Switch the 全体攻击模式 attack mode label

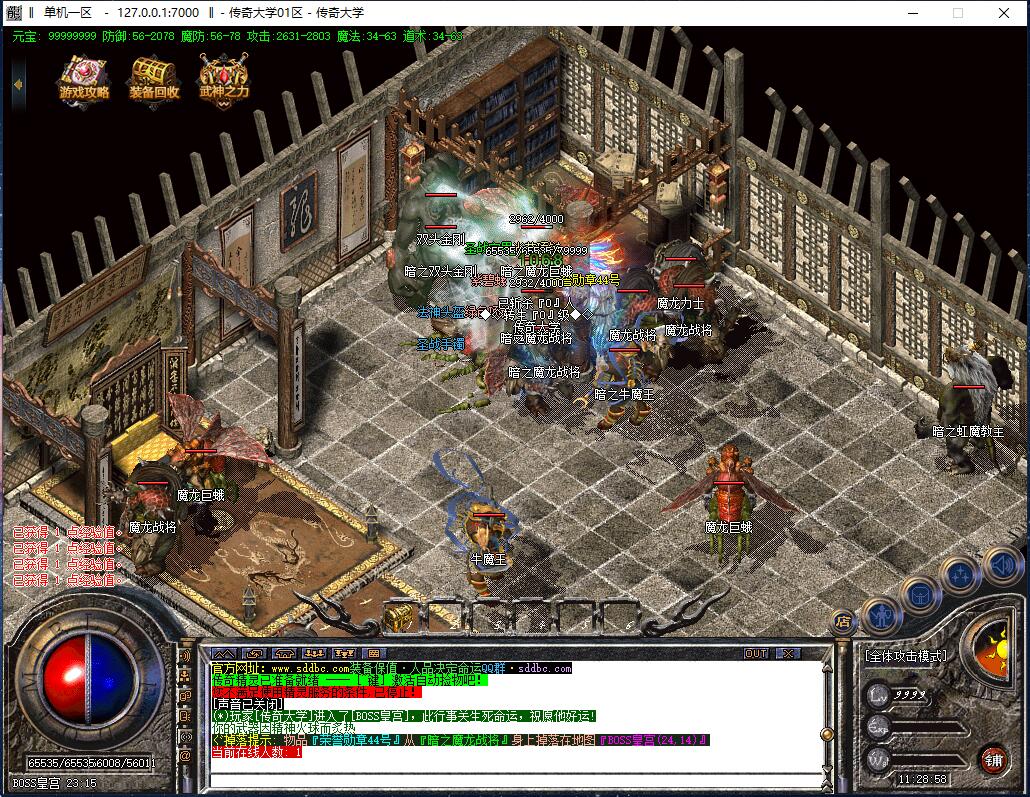(x=905, y=657)
